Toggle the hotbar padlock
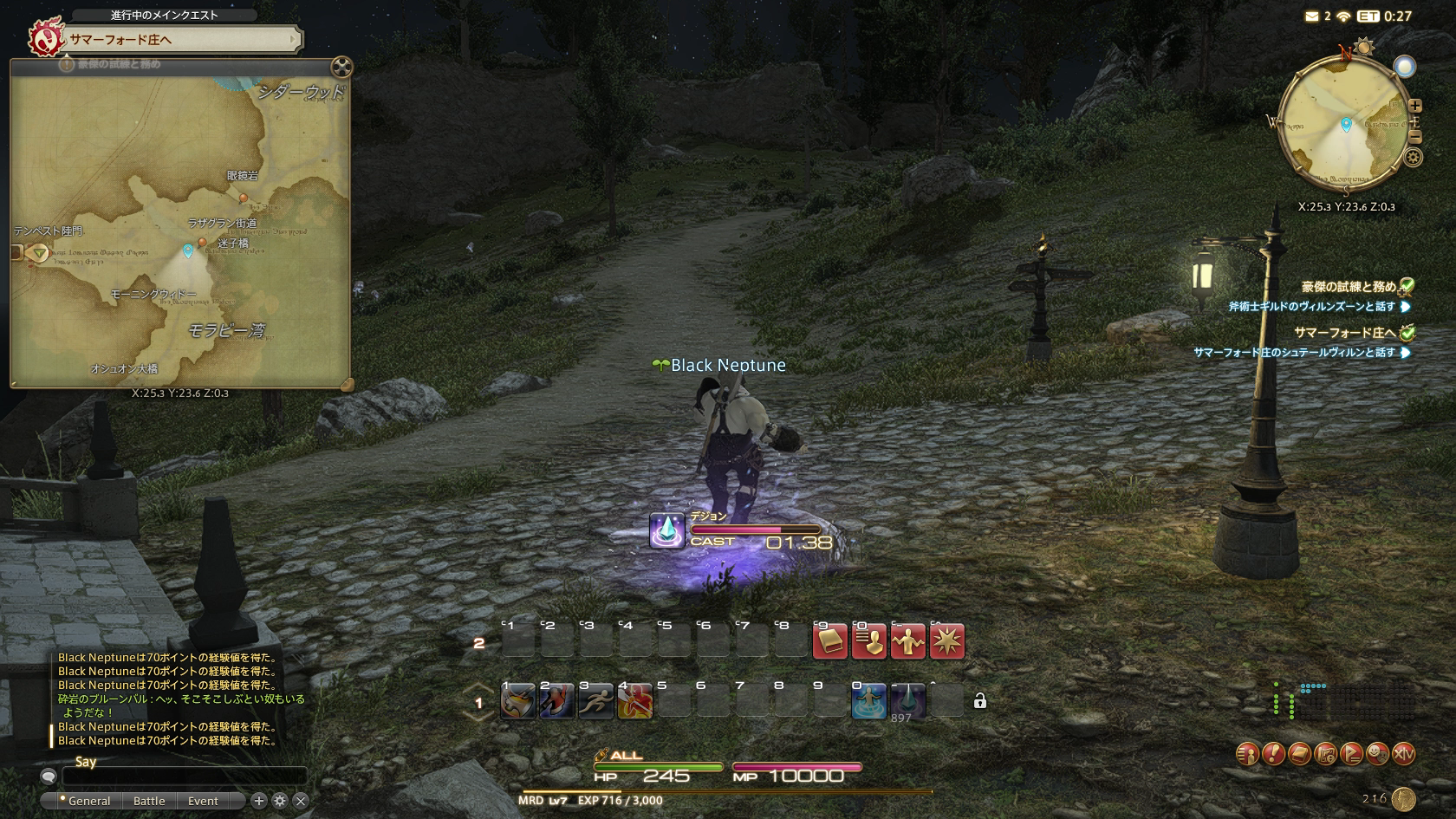Screen dimensions: 1456x819 click(x=979, y=701)
